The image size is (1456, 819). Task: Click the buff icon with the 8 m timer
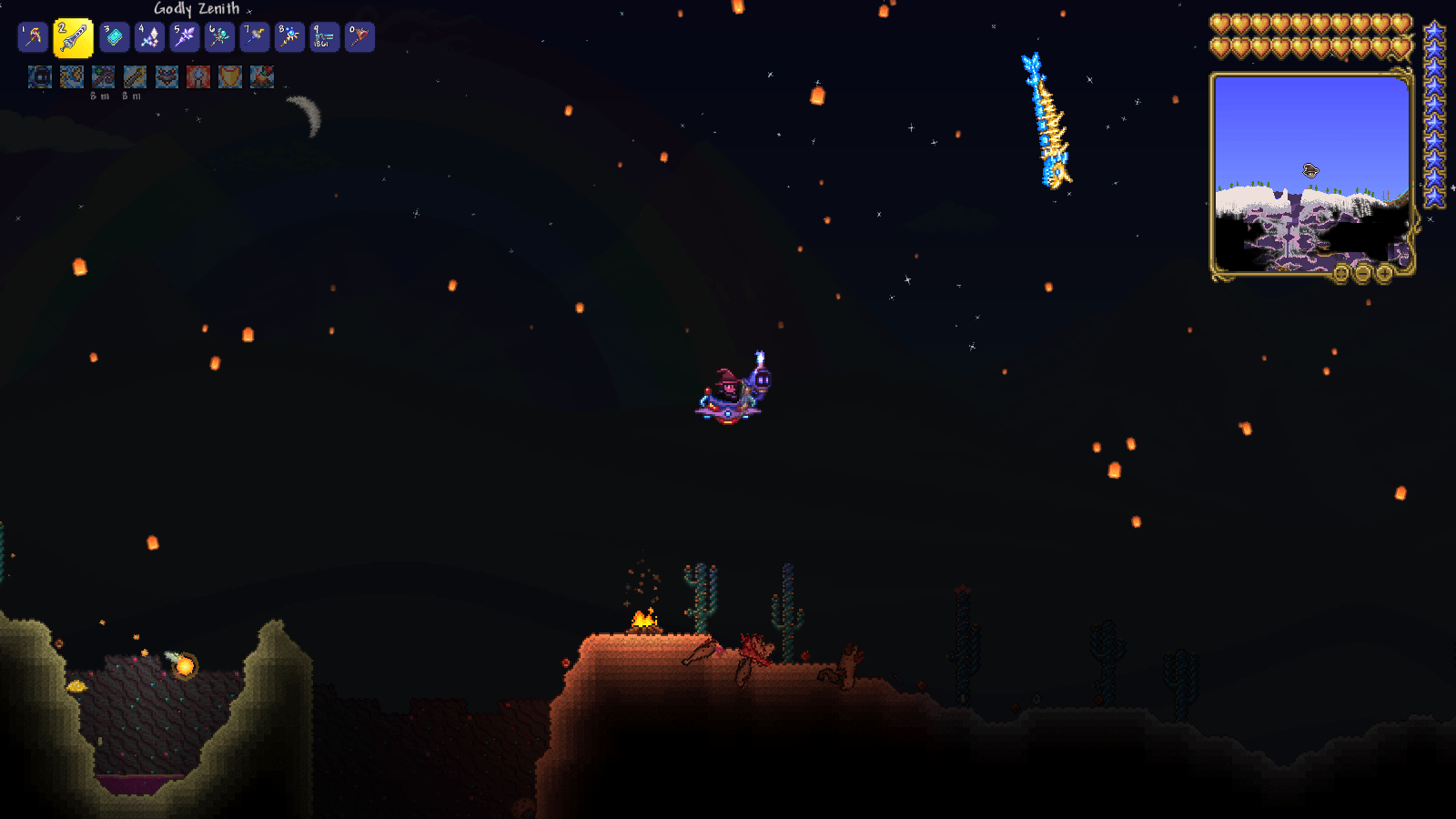(x=101, y=77)
